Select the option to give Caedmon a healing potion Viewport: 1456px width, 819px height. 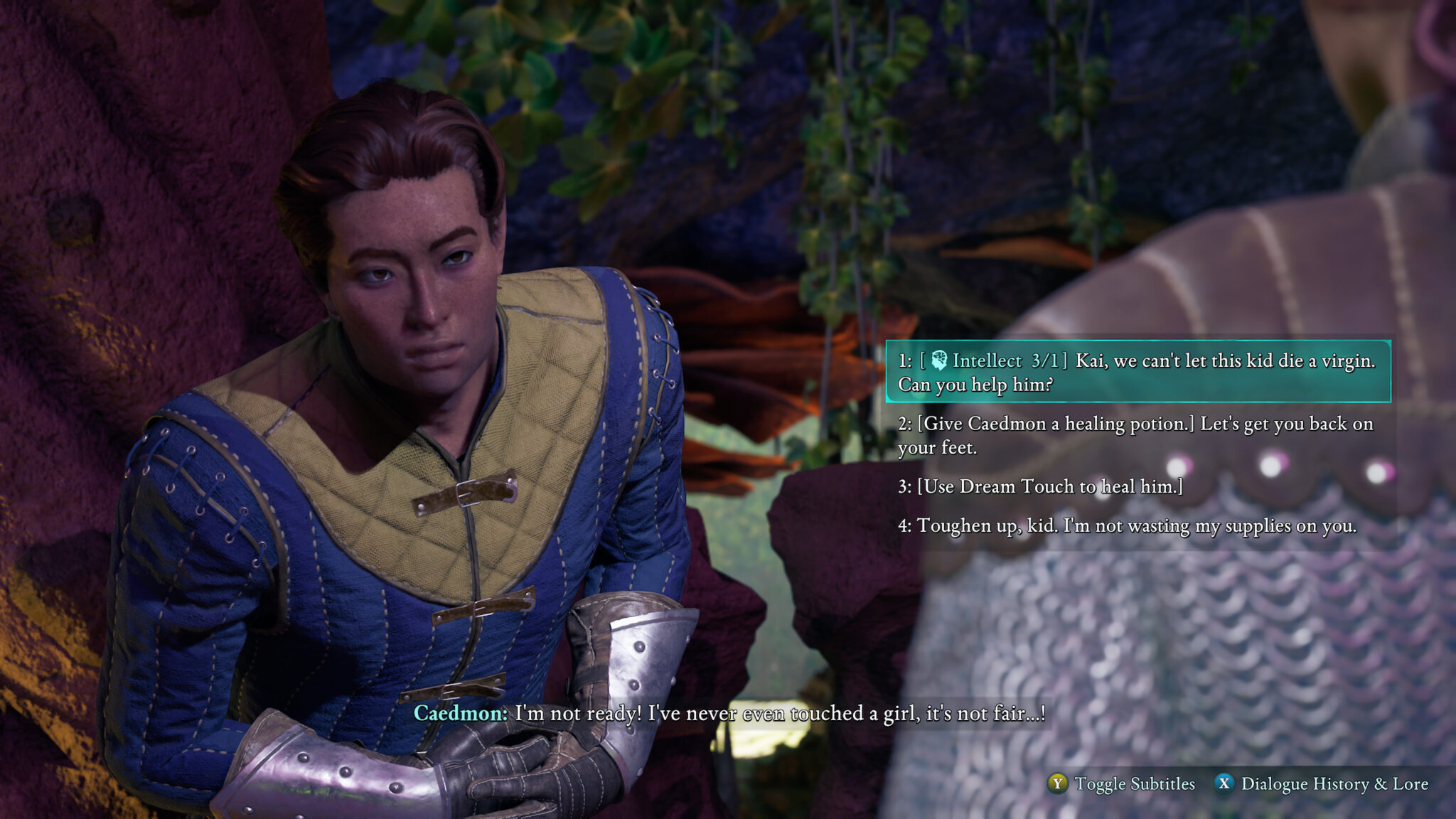pos(1135,435)
